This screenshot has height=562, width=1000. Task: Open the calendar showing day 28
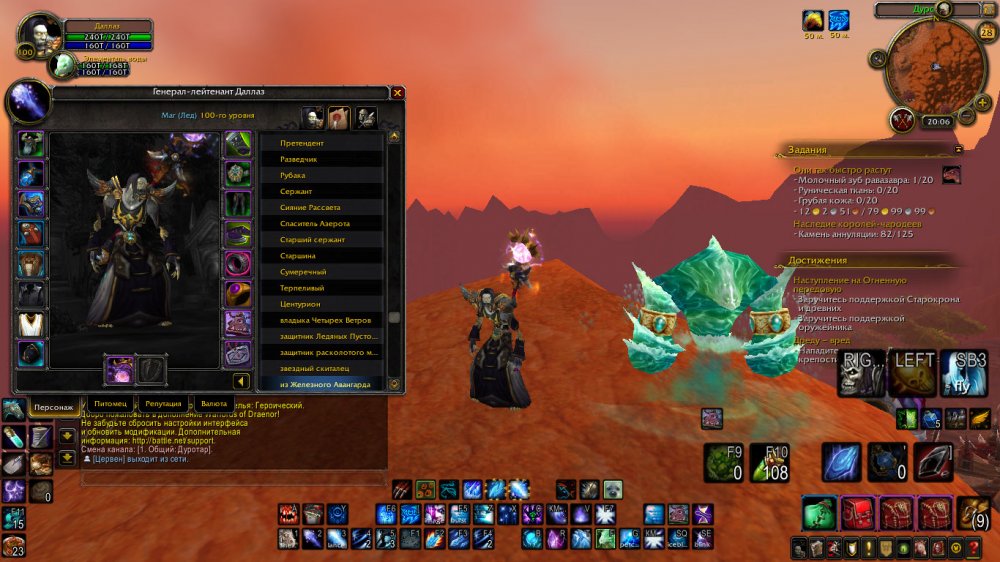(987, 33)
